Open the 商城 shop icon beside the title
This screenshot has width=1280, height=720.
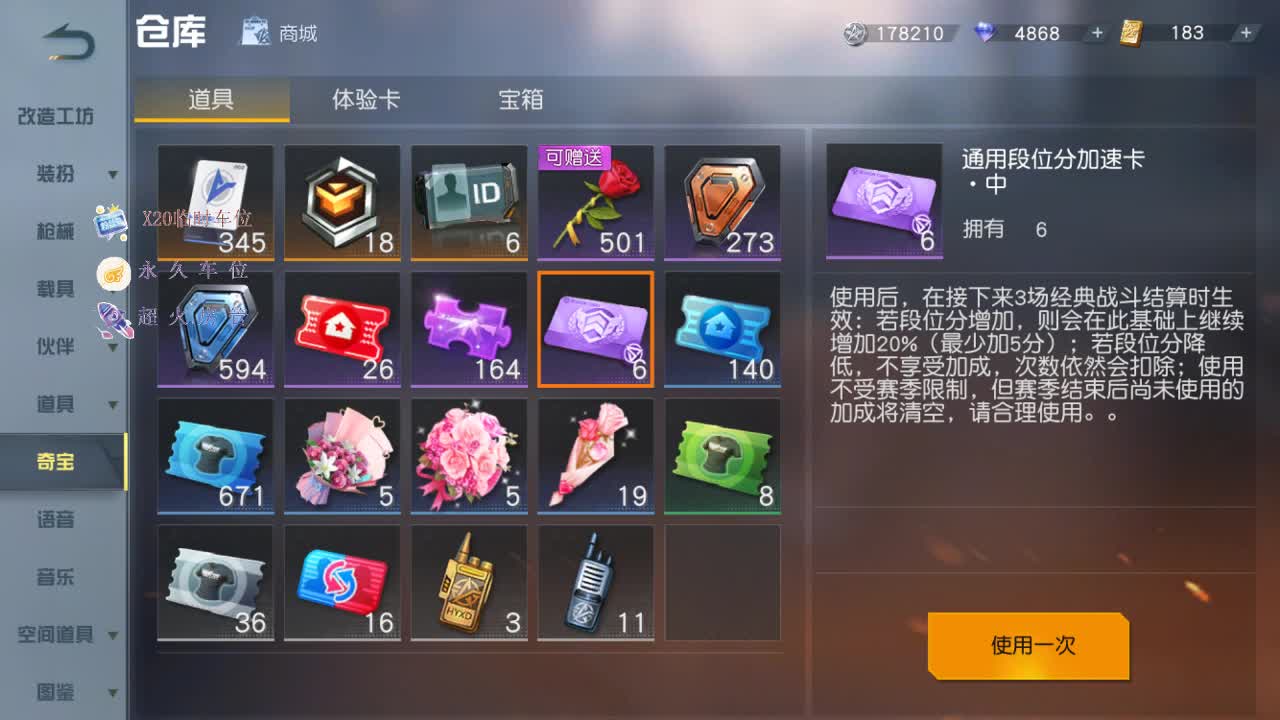(255, 33)
